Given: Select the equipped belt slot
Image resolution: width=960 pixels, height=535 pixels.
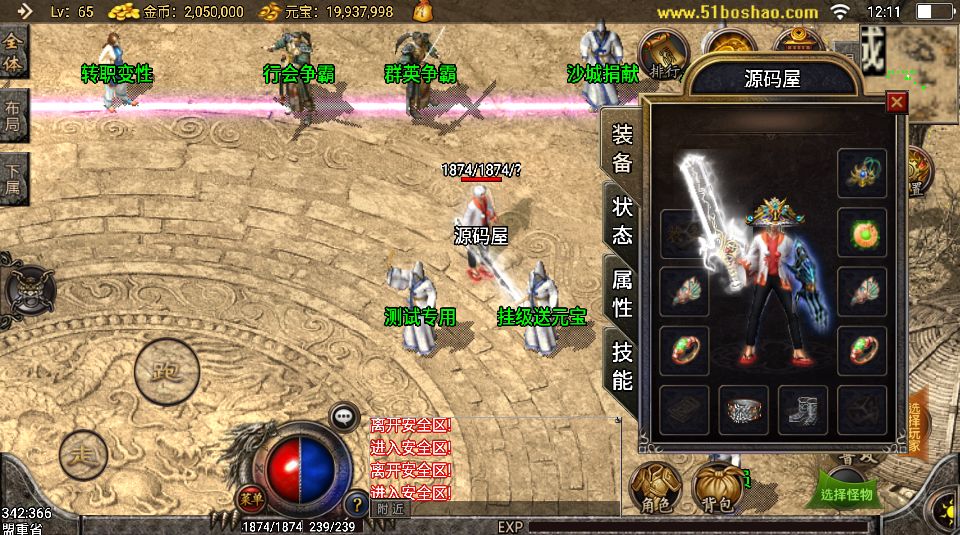Looking at the screenshot, I should pyautogui.click(x=743, y=409).
